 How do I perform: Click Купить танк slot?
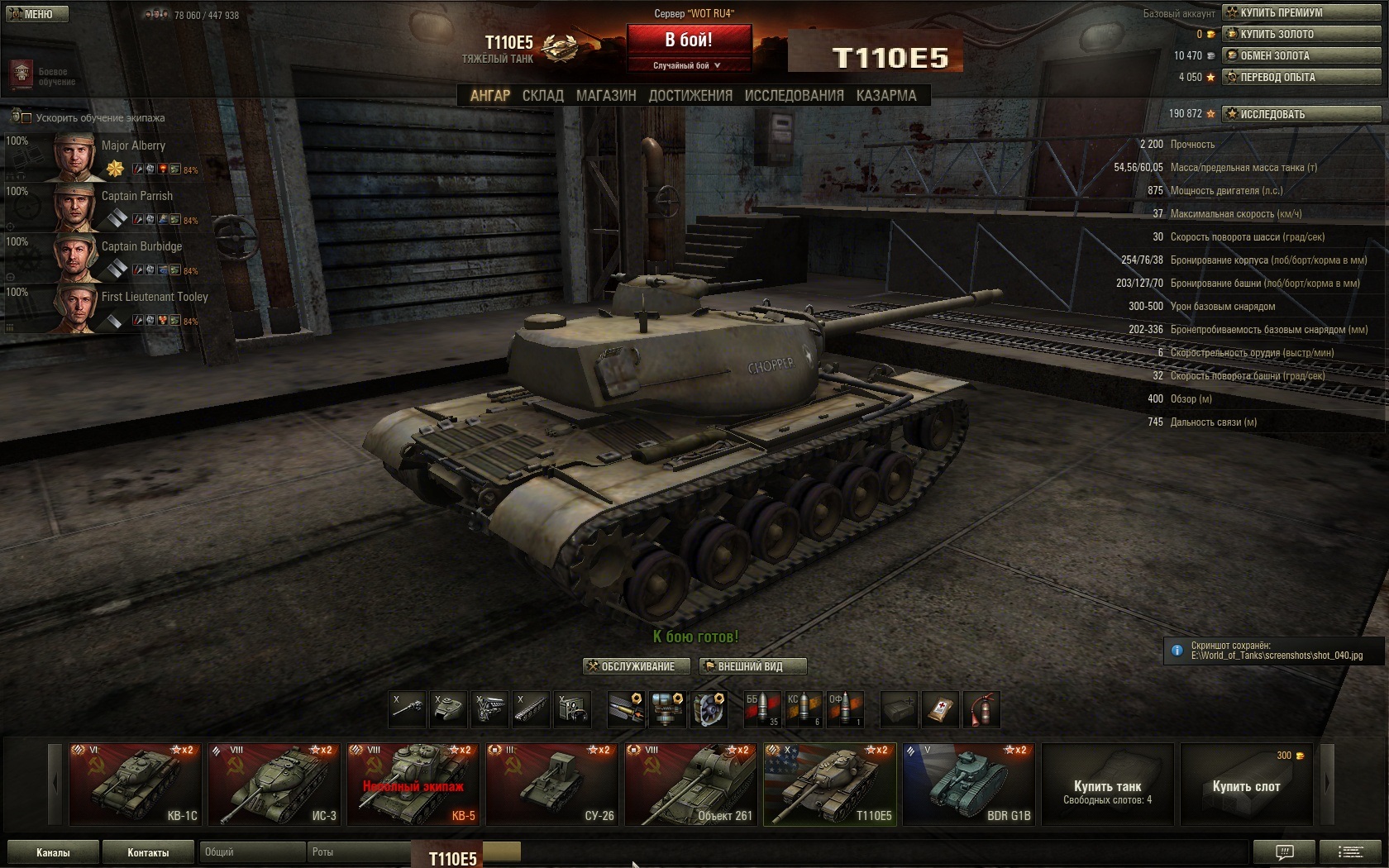1107,784
